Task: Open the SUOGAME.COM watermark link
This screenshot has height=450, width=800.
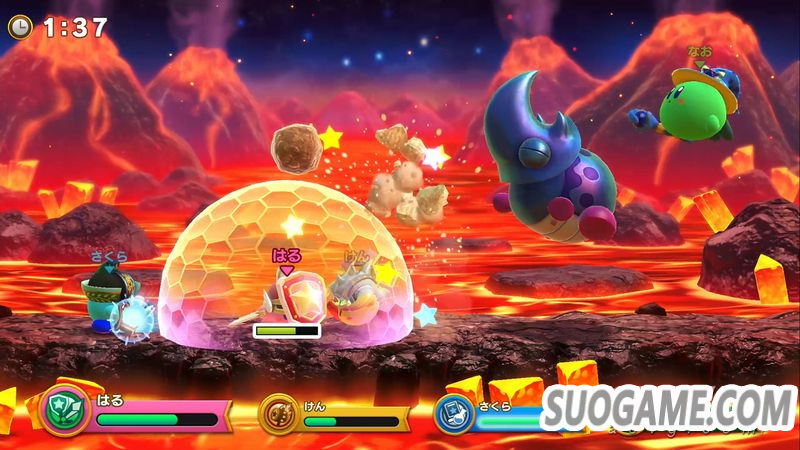Action: pos(670,408)
